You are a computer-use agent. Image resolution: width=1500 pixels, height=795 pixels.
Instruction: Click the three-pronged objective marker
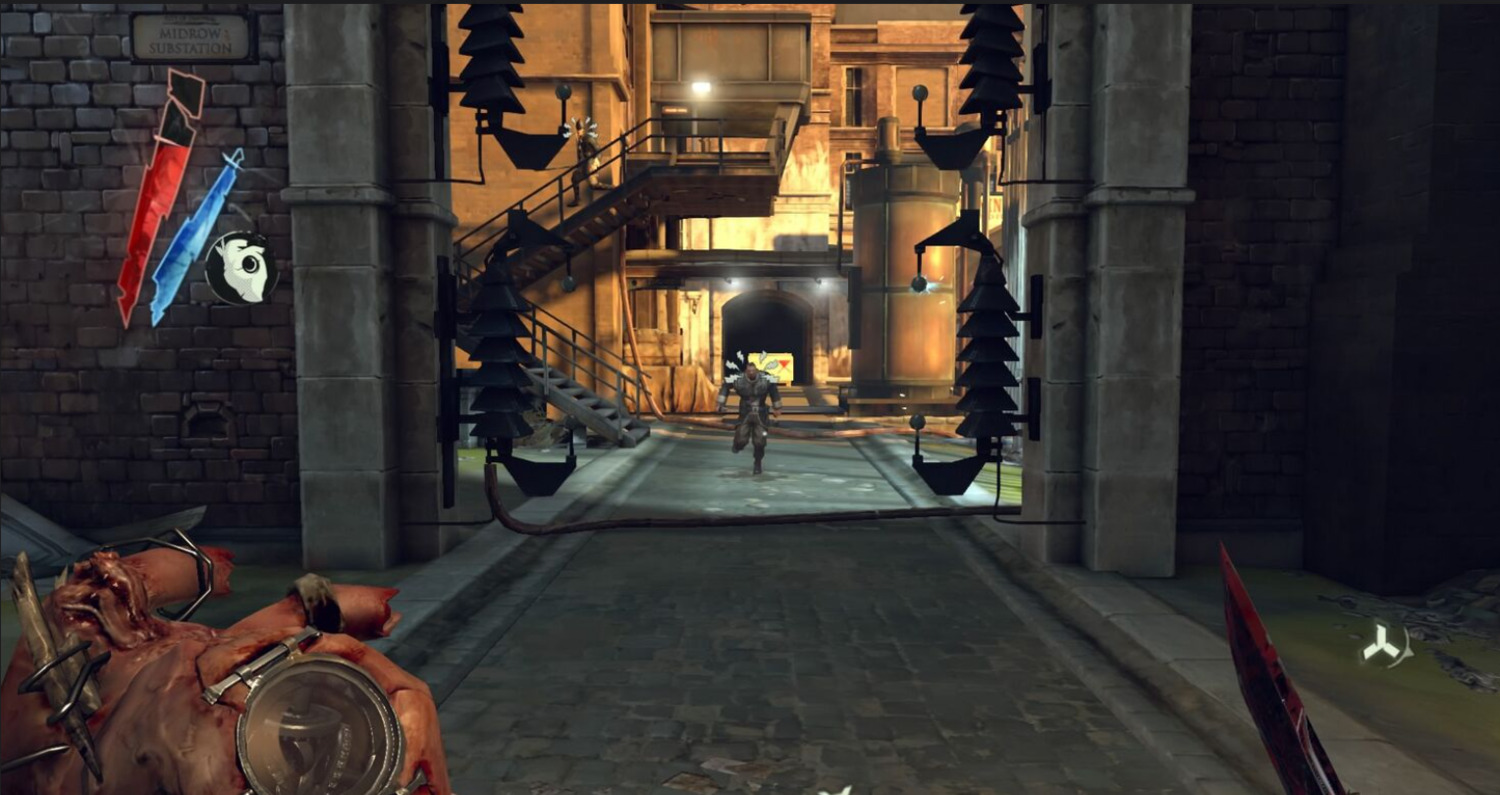coord(1385,647)
